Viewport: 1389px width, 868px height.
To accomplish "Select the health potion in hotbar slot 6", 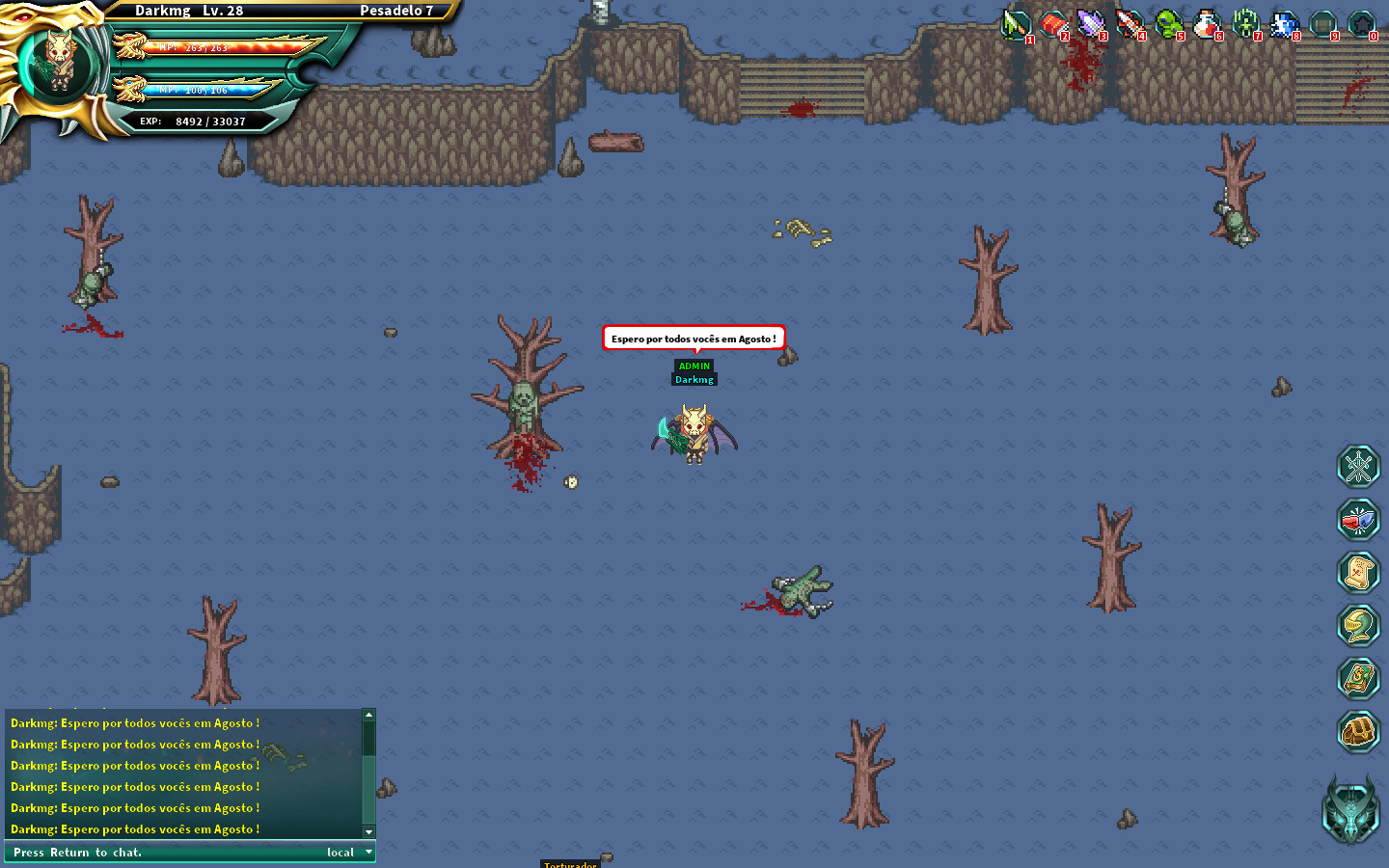I will tap(1208, 25).
